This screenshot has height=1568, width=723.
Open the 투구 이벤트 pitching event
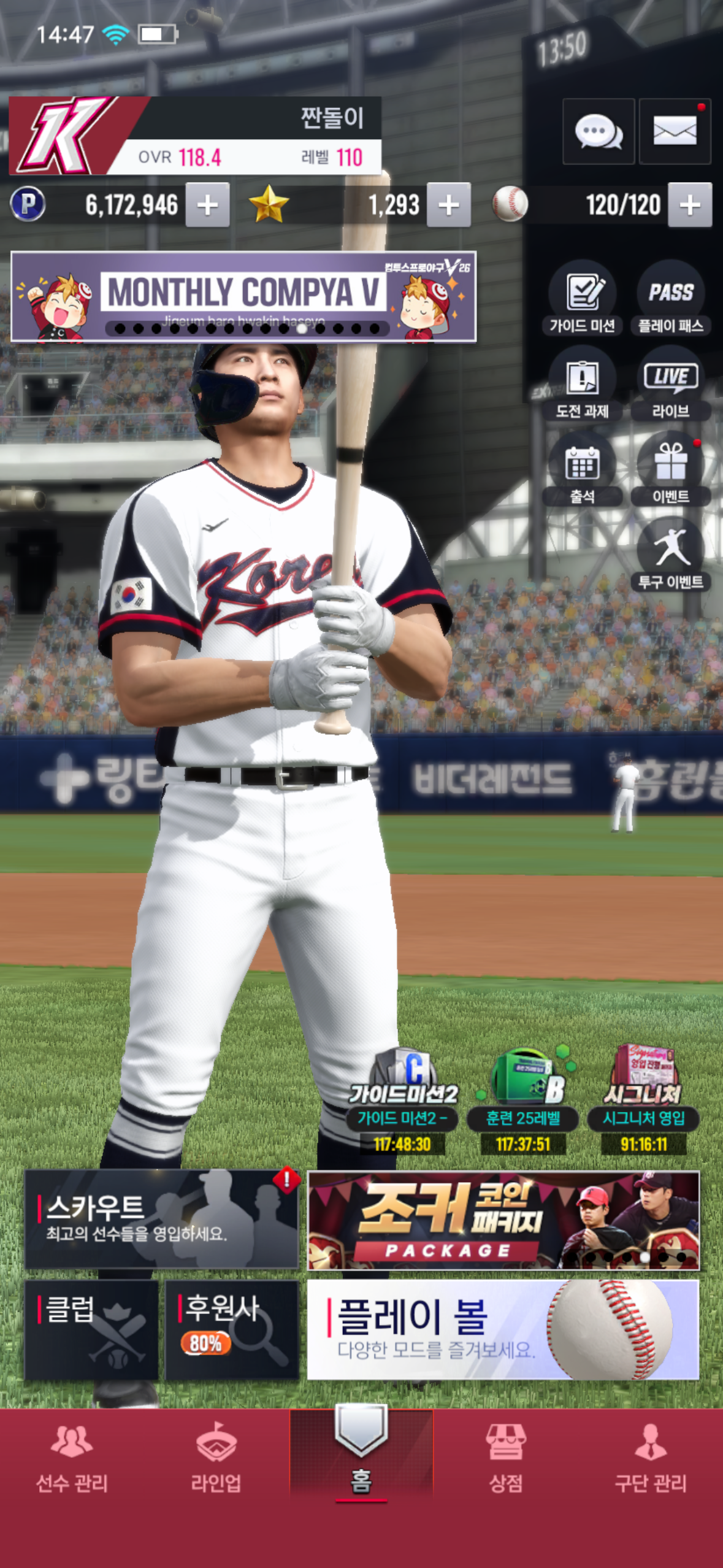(x=671, y=555)
